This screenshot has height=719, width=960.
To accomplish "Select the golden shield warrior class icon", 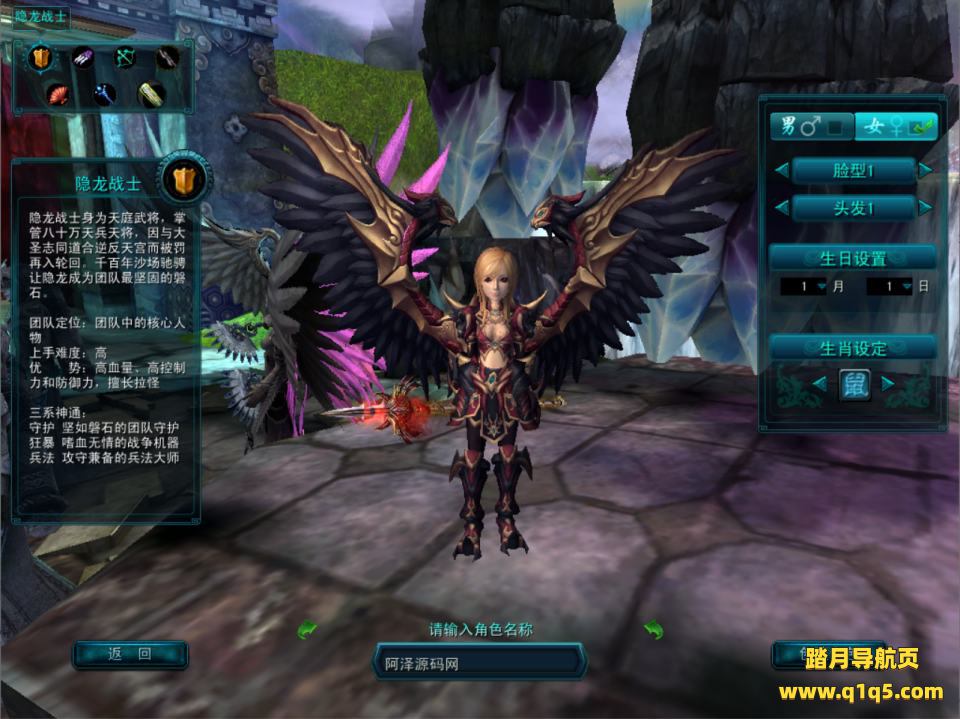I will (x=40, y=57).
